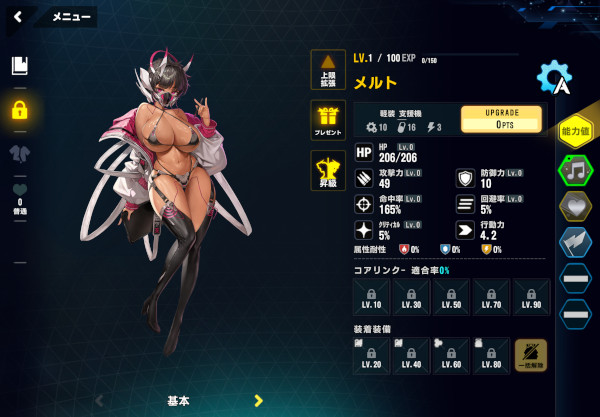
Task: Toggle the yellow lock icon
Action: pyautogui.click(x=18, y=110)
